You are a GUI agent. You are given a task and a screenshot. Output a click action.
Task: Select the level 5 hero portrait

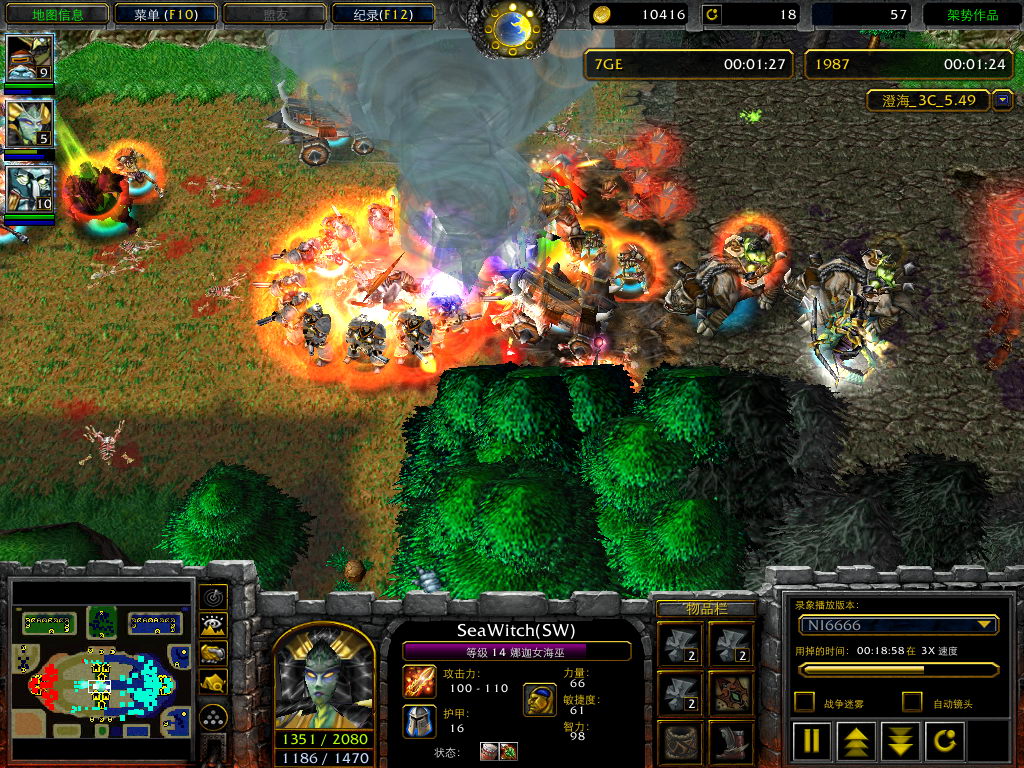tap(29, 124)
